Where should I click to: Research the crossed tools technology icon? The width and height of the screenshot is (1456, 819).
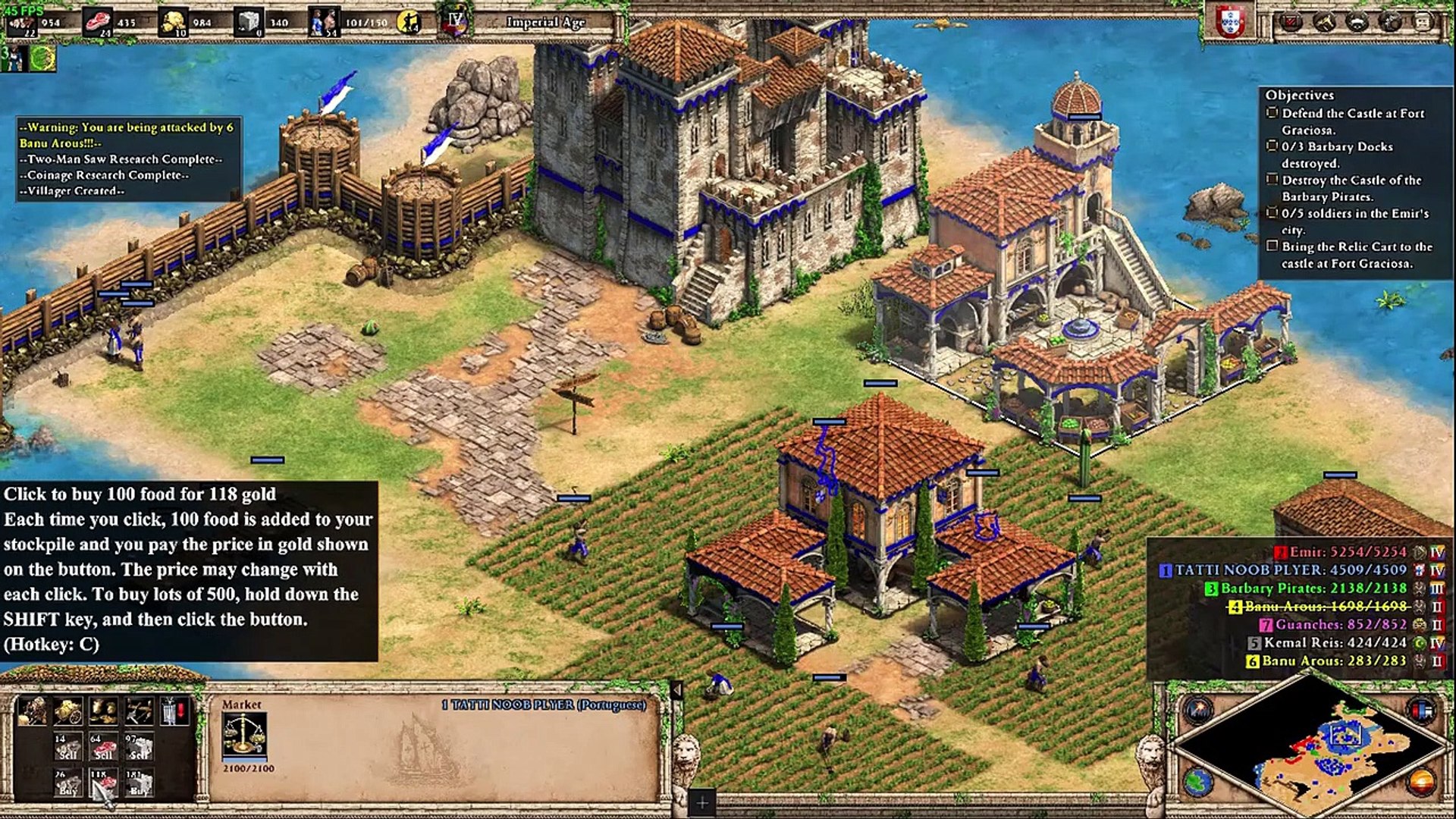tap(138, 712)
